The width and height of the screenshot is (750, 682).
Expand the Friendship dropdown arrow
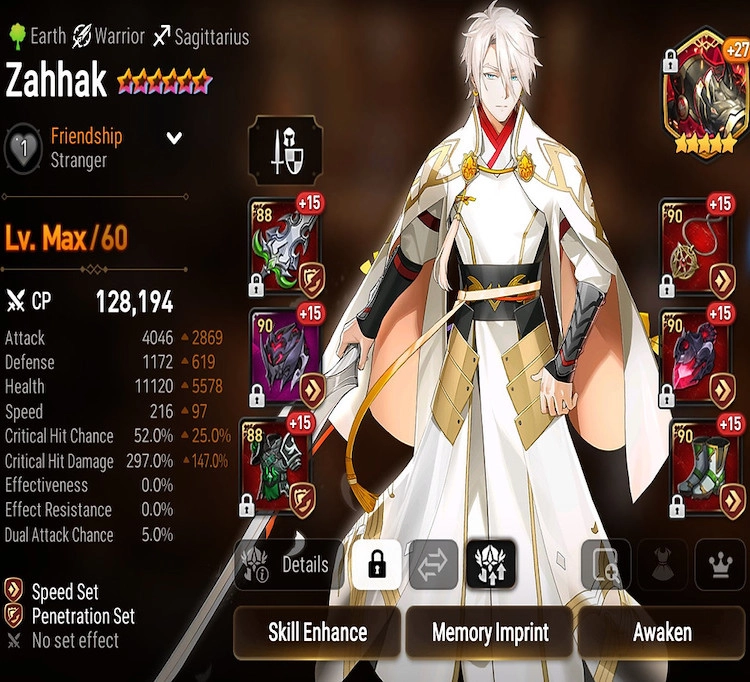tap(174, 138)
